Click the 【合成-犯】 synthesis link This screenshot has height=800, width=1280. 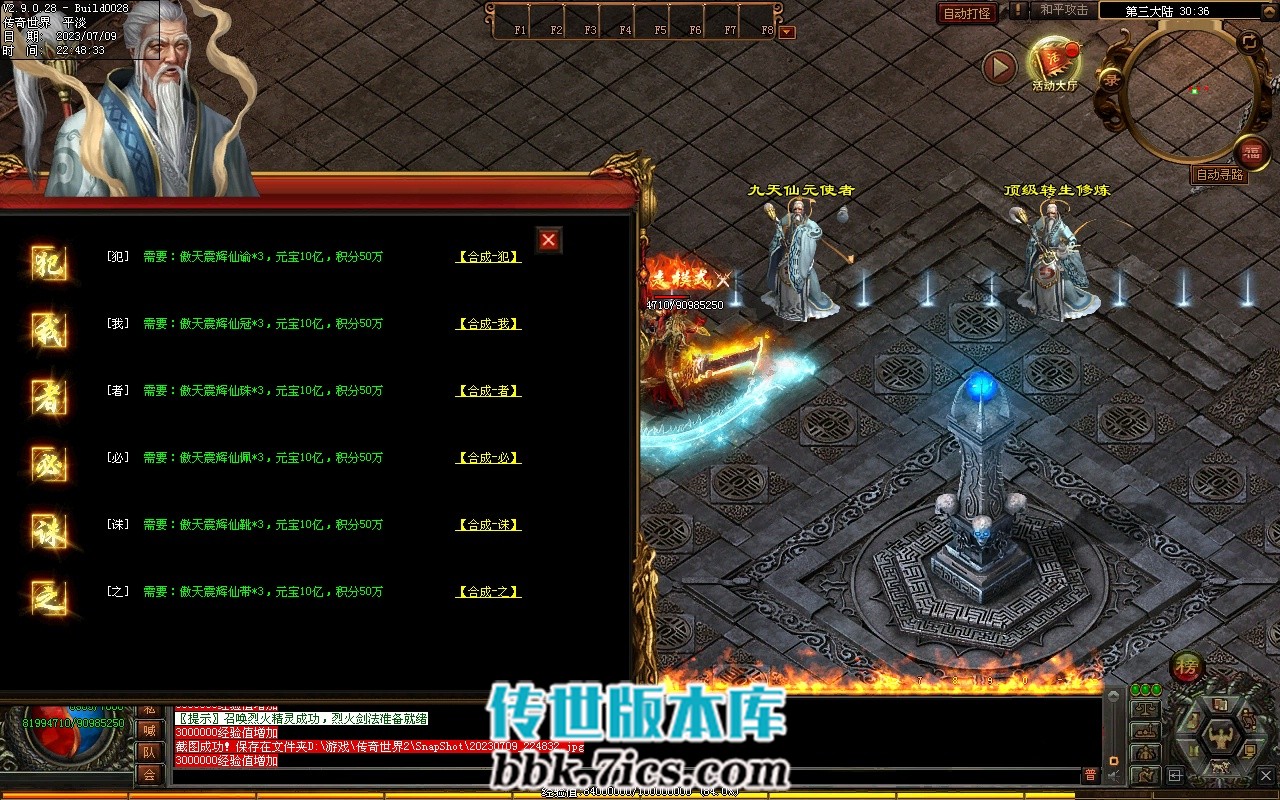pos(488,257)
